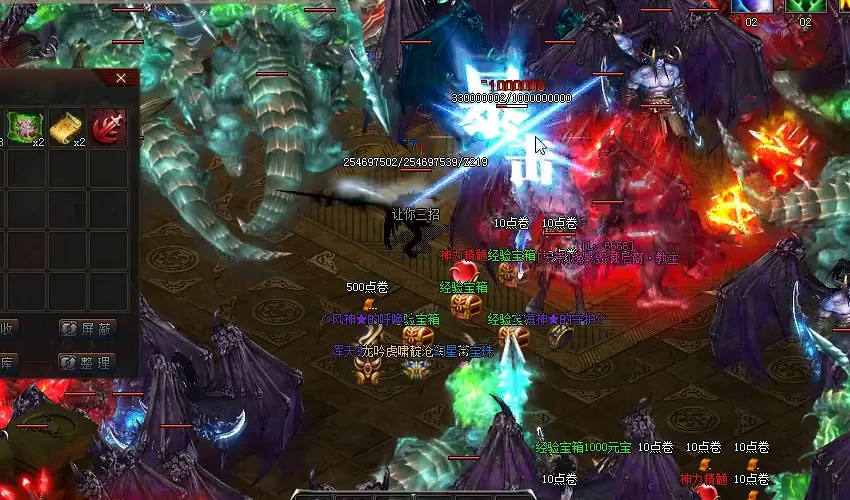Screen dimensions: 850x500
Task: Click the 整理 sort button
Action: tap(88, 362)
